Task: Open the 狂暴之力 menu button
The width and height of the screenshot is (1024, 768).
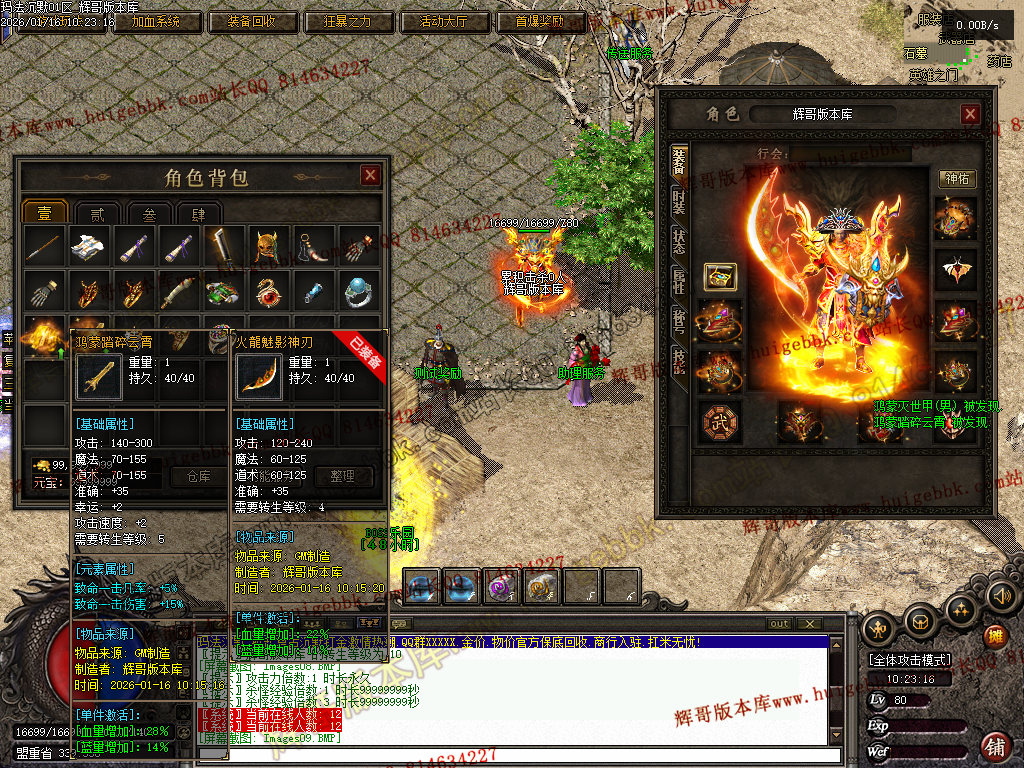Action: (x=348, y=21)
